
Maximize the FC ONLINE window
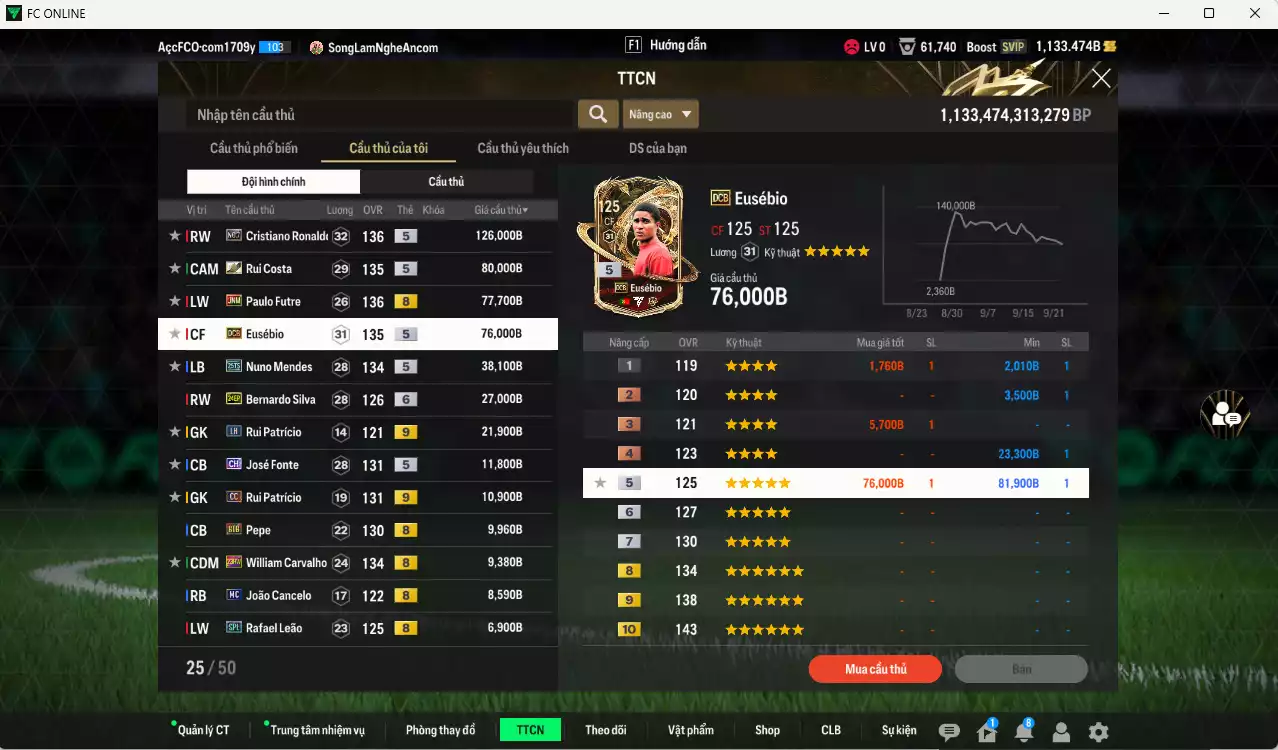[1209, 13]
